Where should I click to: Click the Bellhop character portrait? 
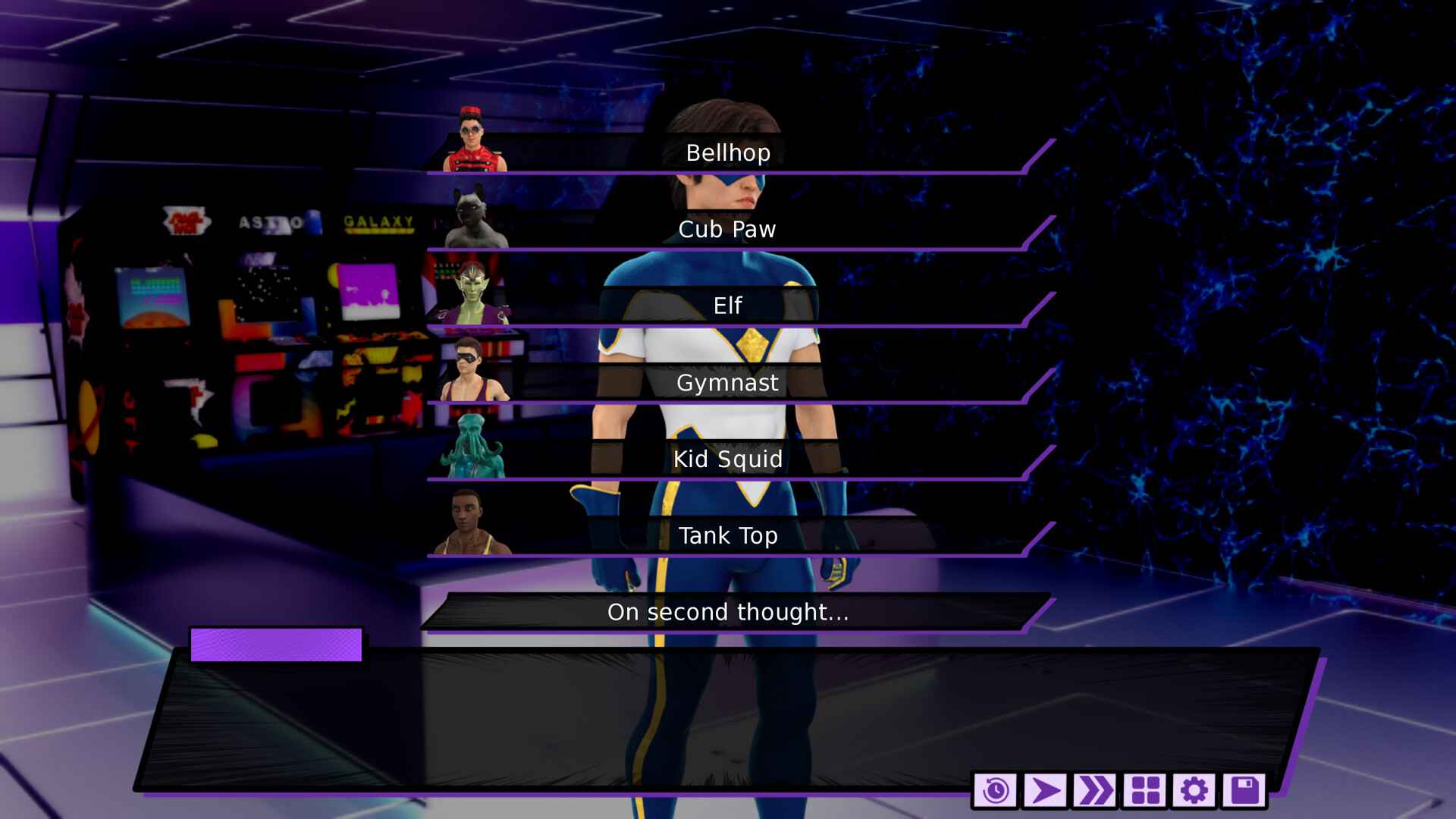pos(472,140)
